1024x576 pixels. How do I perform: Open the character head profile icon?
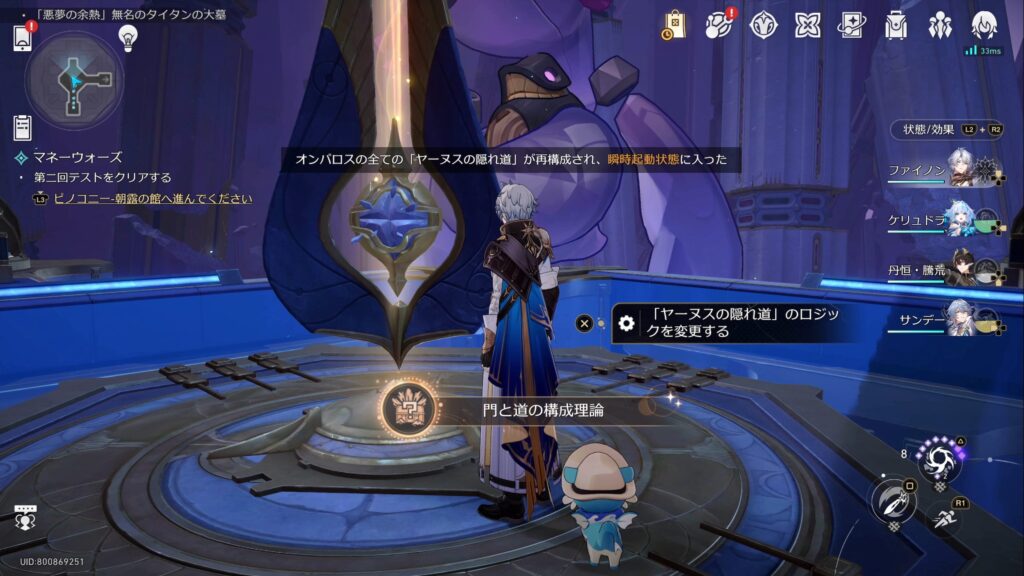984,25
